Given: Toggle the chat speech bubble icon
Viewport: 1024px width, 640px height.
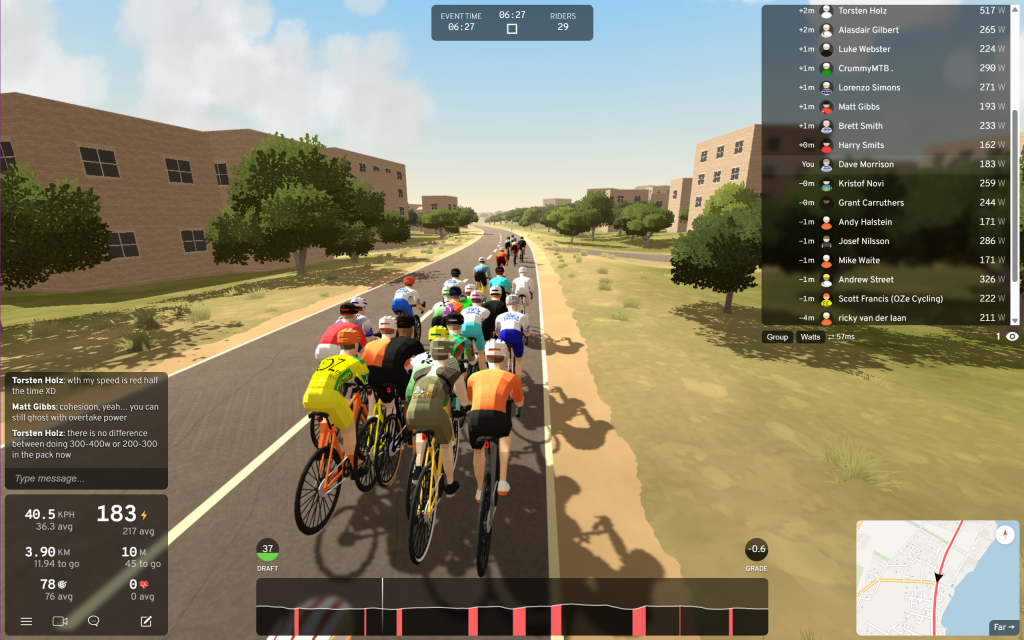Looking at the screenshot, I should (x=94, y=621).
